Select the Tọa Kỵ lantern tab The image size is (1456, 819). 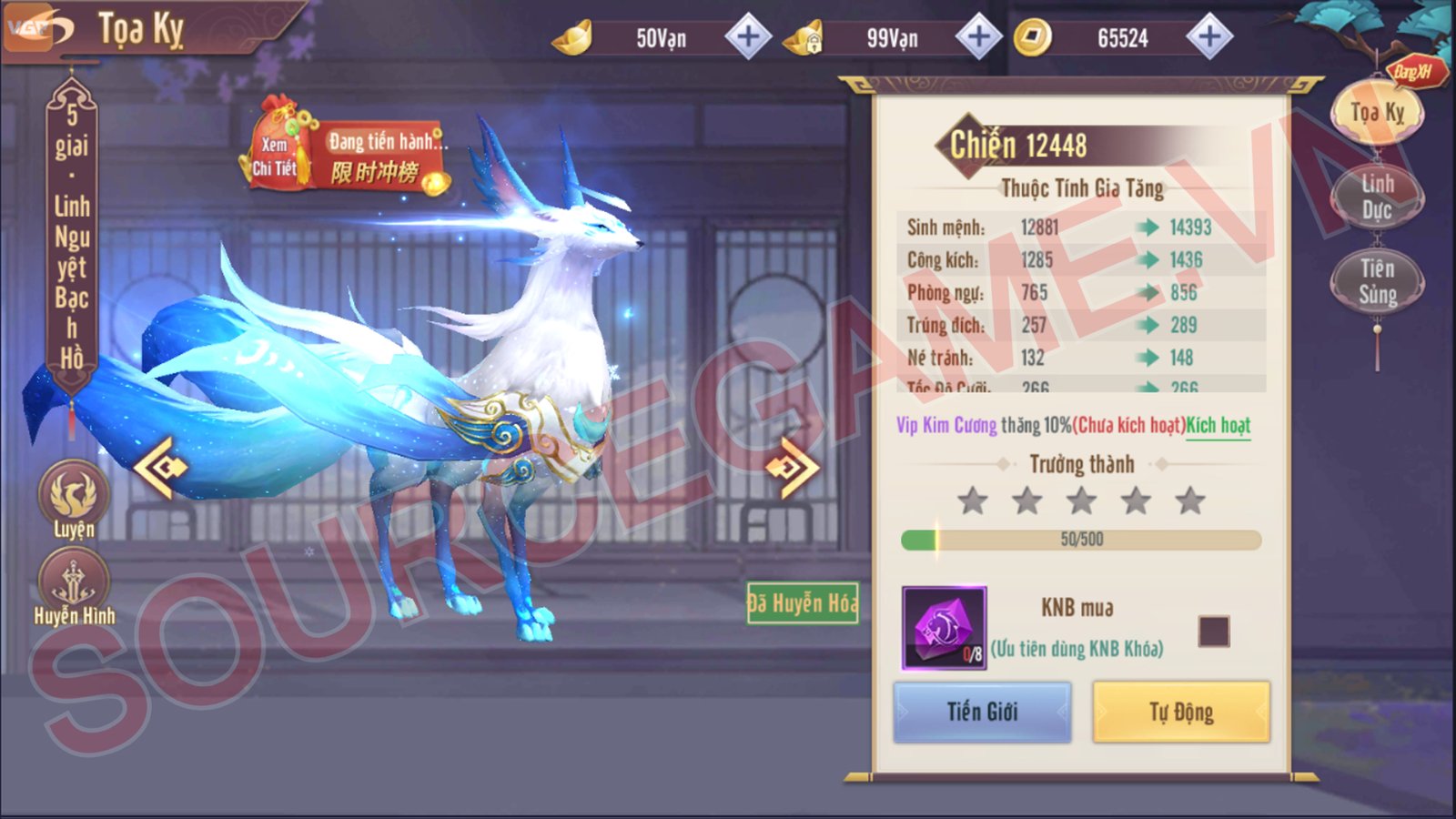1377,113
